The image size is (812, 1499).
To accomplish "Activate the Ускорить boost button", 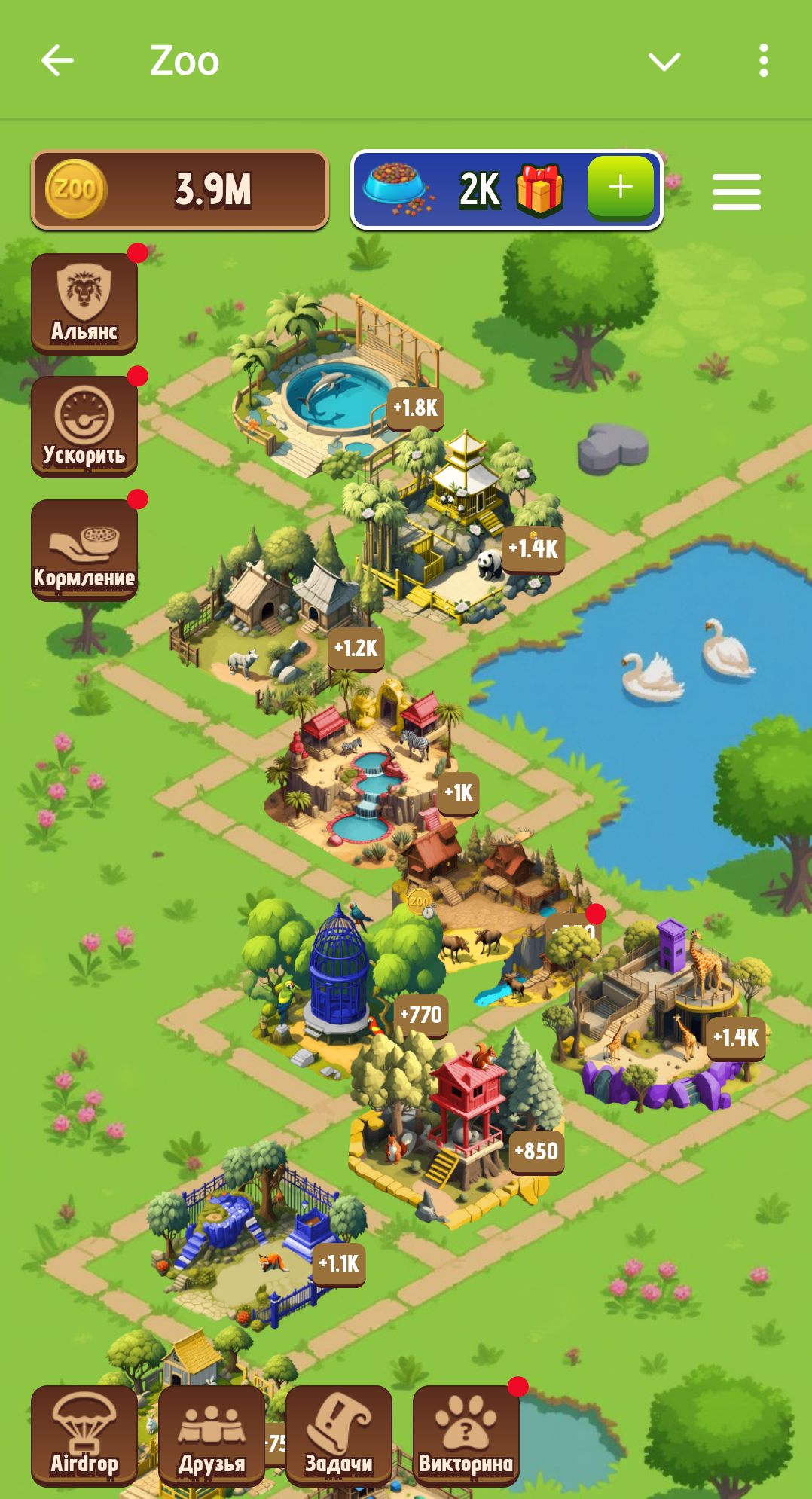I will (84, 426).
